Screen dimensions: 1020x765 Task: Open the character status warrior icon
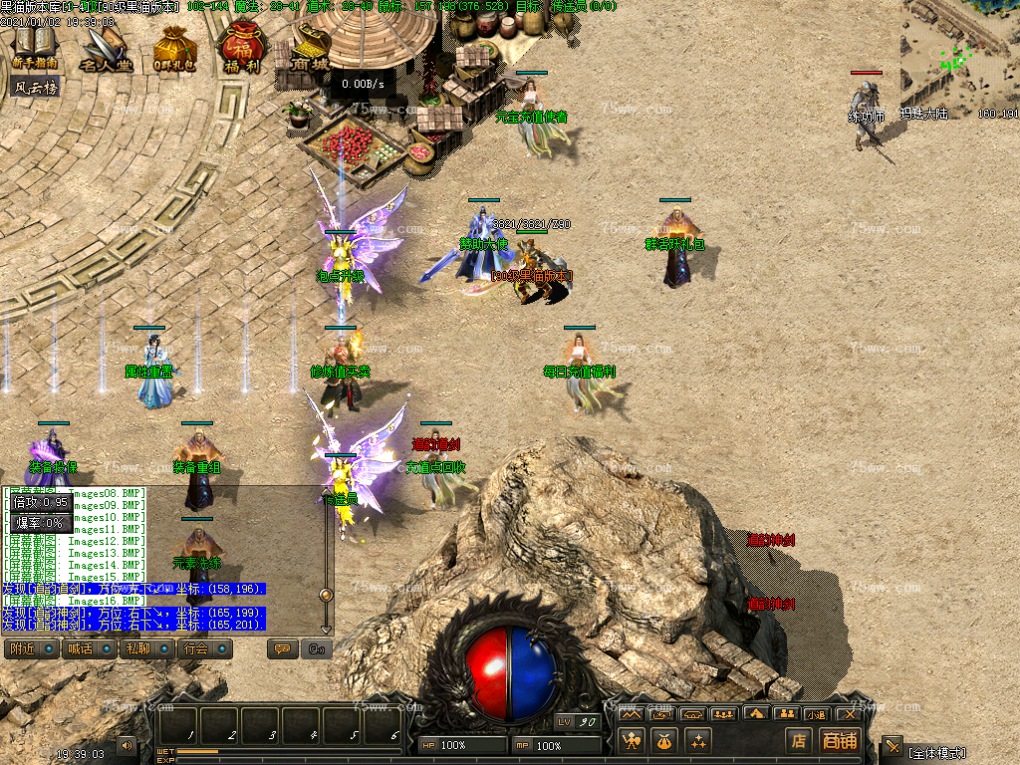pos(631,740)
